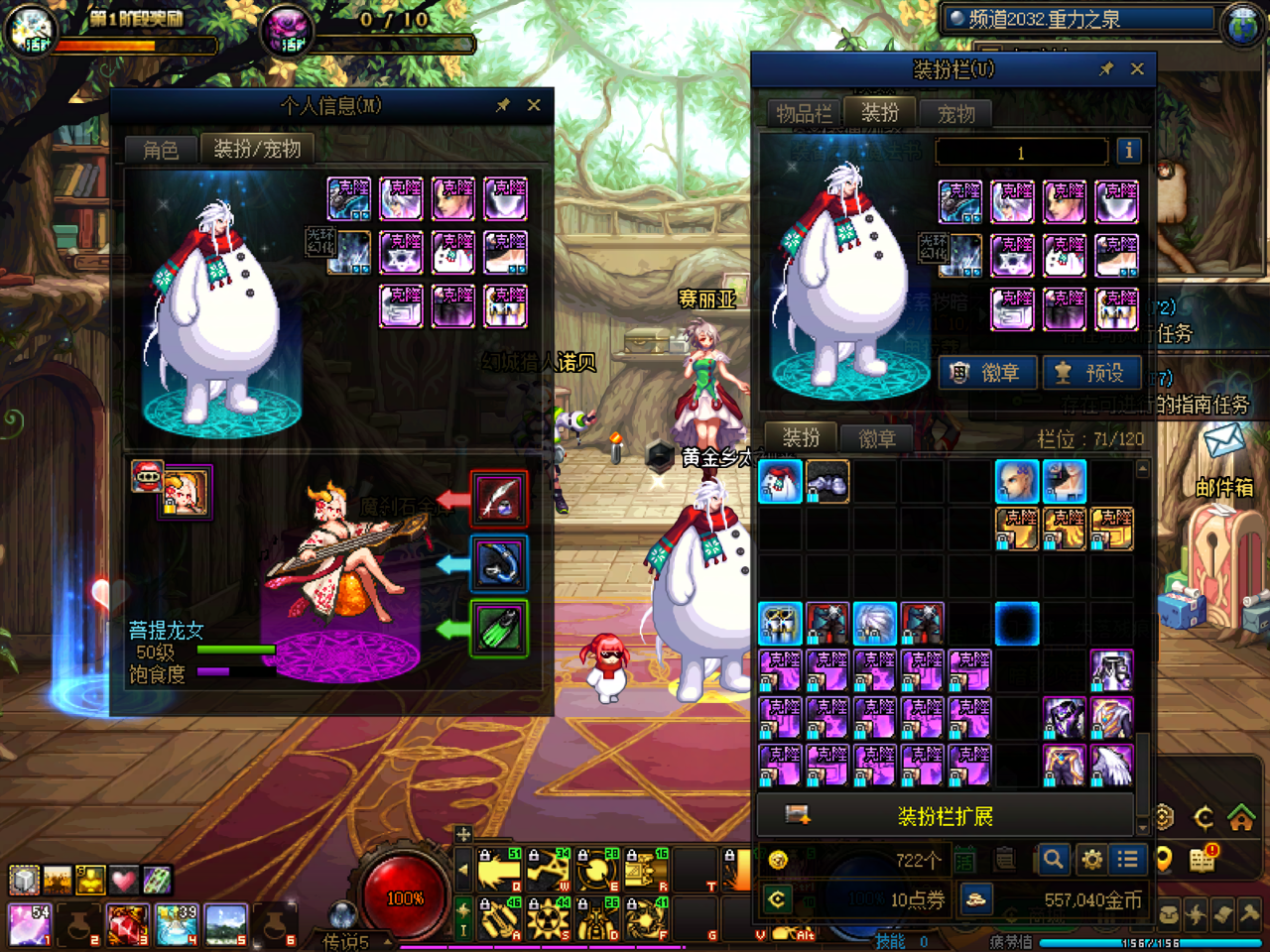Switch to the 角色 tab
Screen dimensions: 1270x952
161,150
